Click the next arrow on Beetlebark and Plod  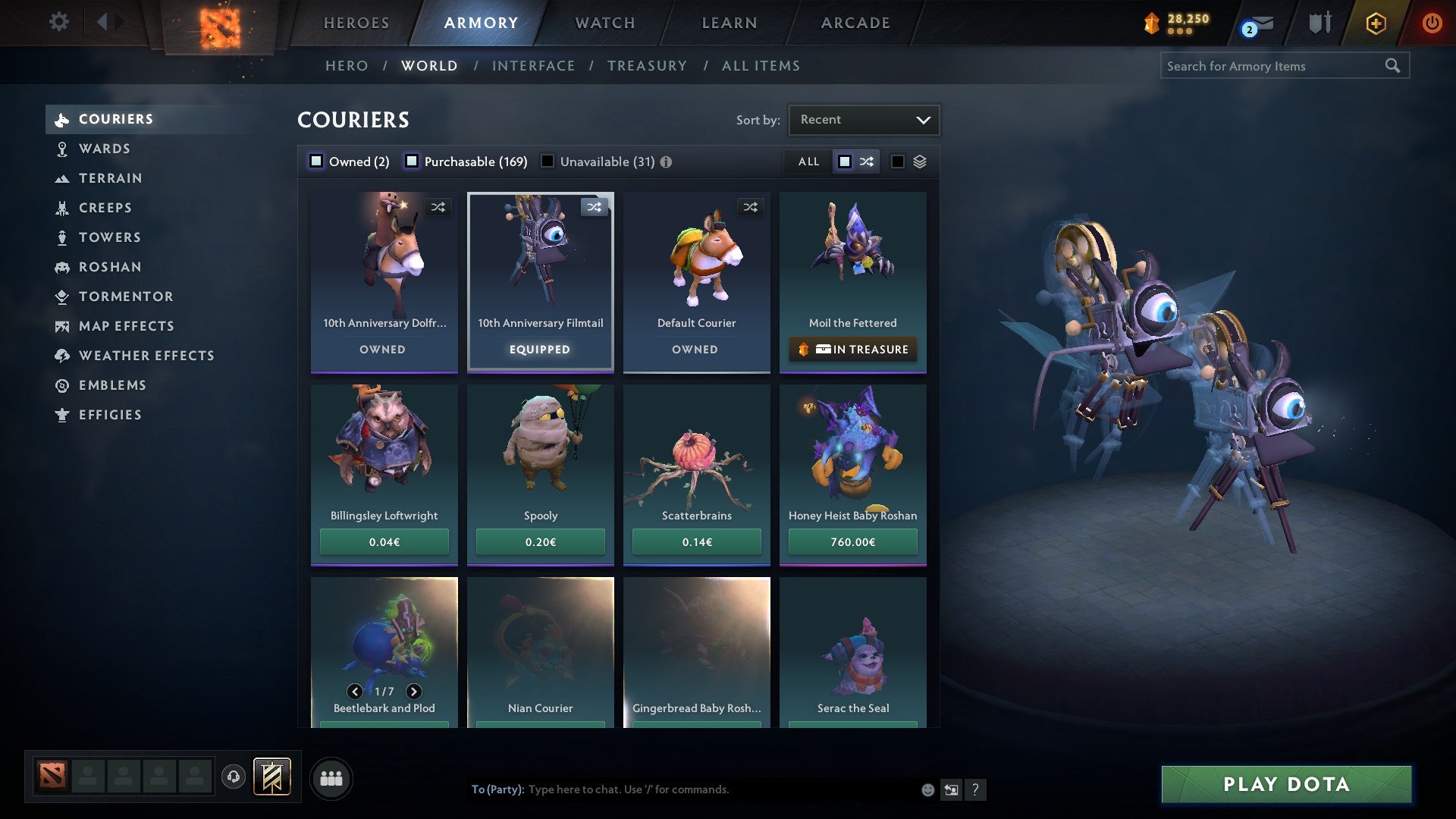[x=414, y=692]
